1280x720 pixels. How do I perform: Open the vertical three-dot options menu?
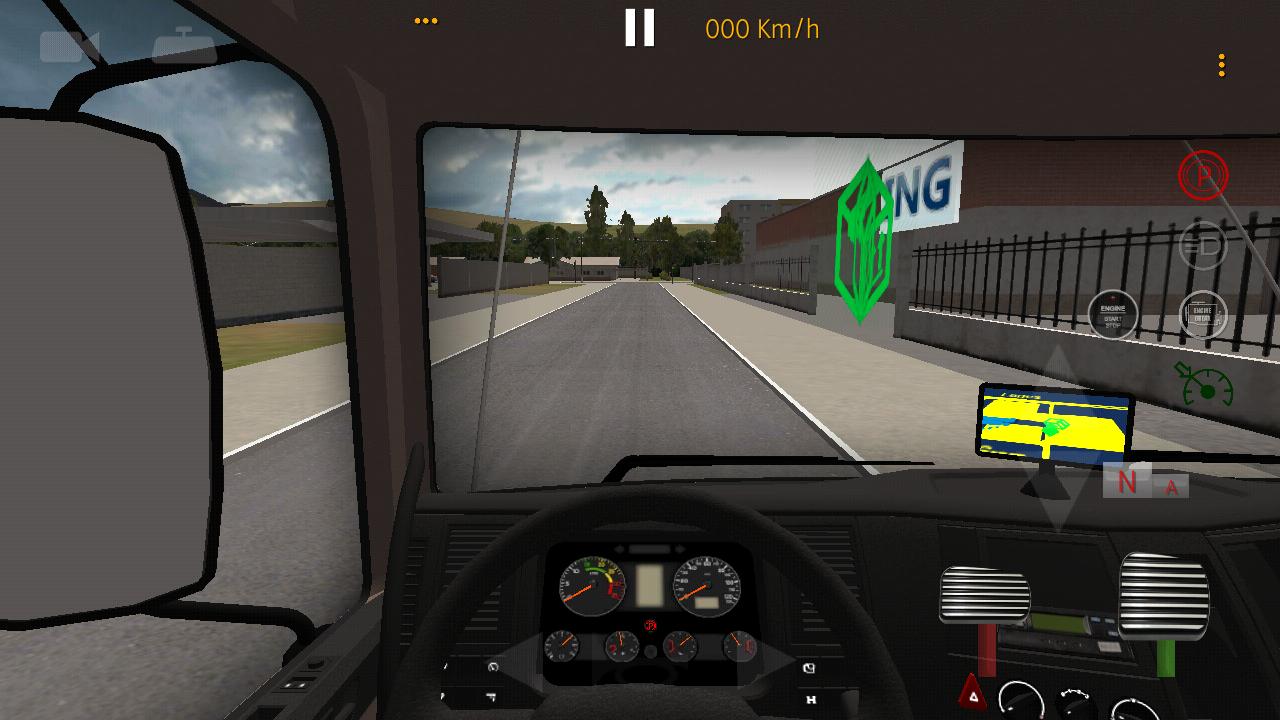pos(1221,66)
